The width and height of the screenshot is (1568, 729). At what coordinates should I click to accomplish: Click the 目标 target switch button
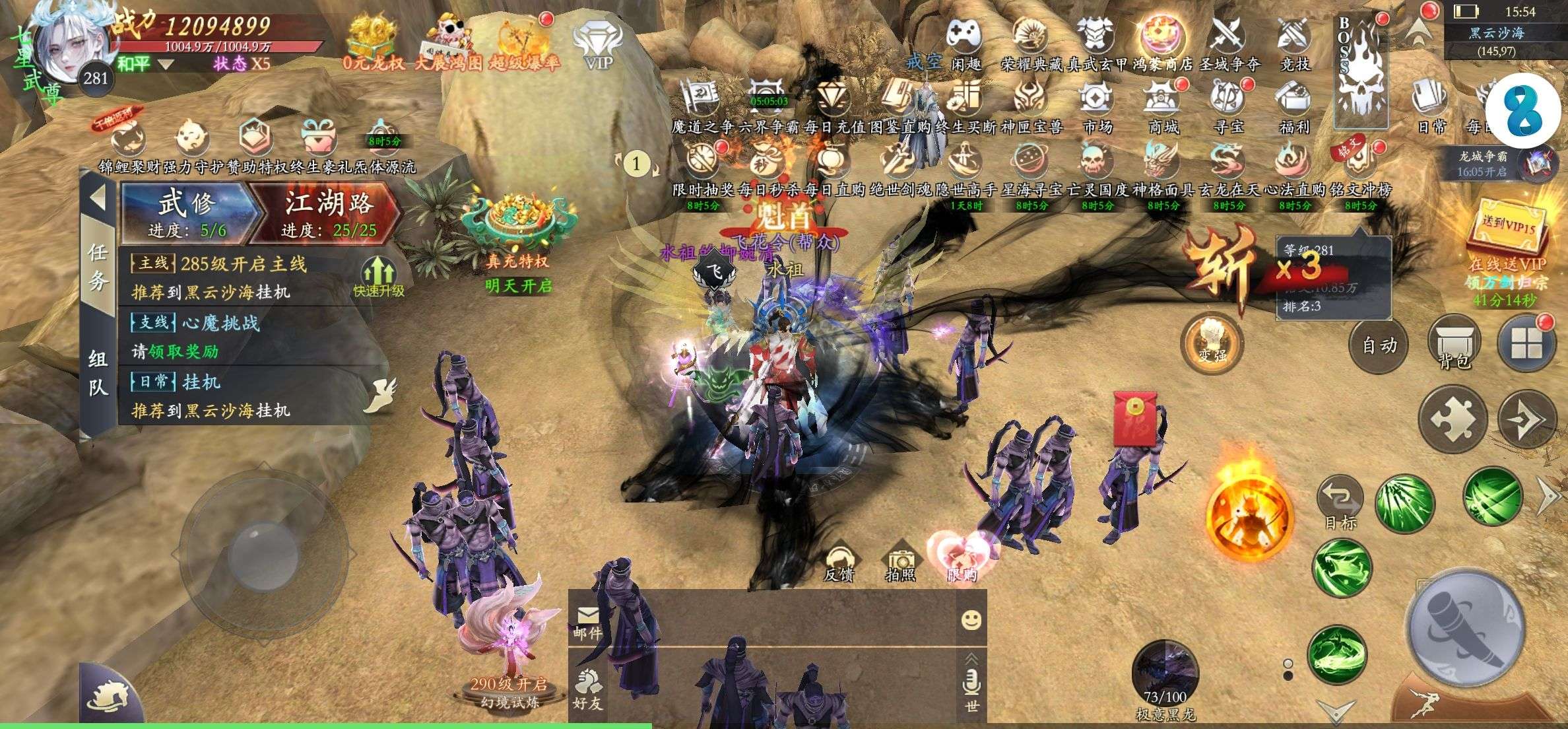click(x=1340, y=503)
